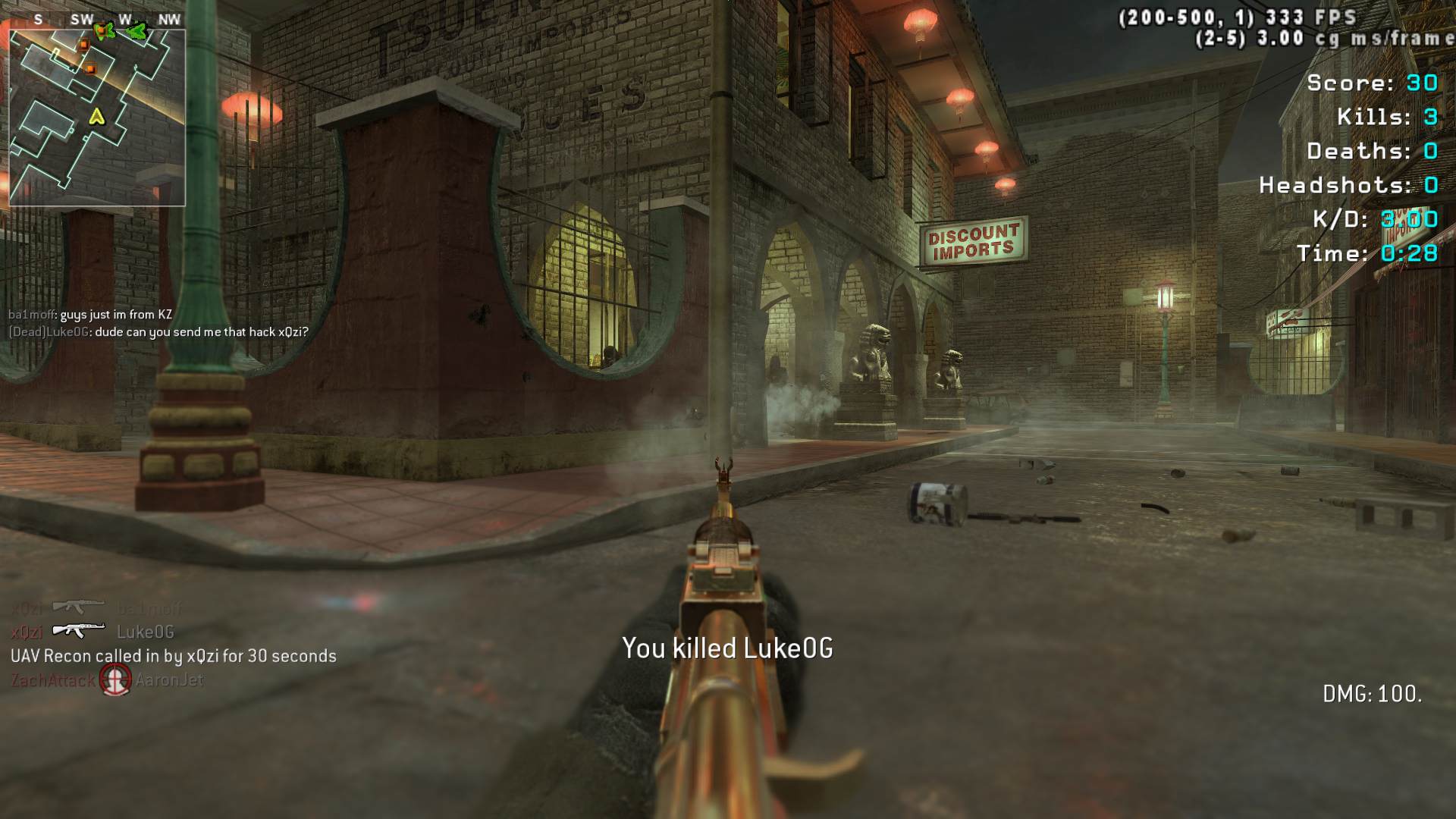
Task: Select the yellow player arrow on minimap
Action: point(96,117)
